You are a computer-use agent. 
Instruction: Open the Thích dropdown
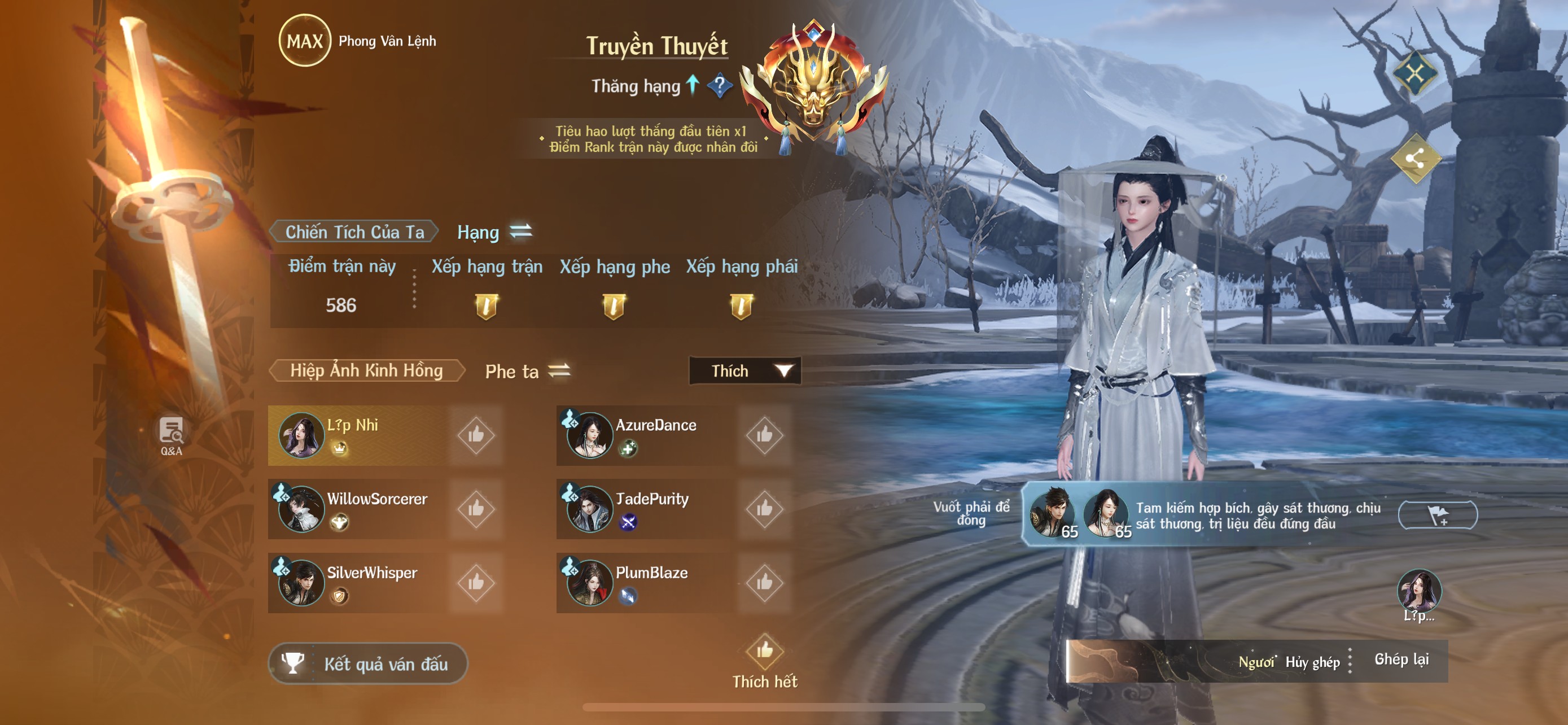click(745, 371)
